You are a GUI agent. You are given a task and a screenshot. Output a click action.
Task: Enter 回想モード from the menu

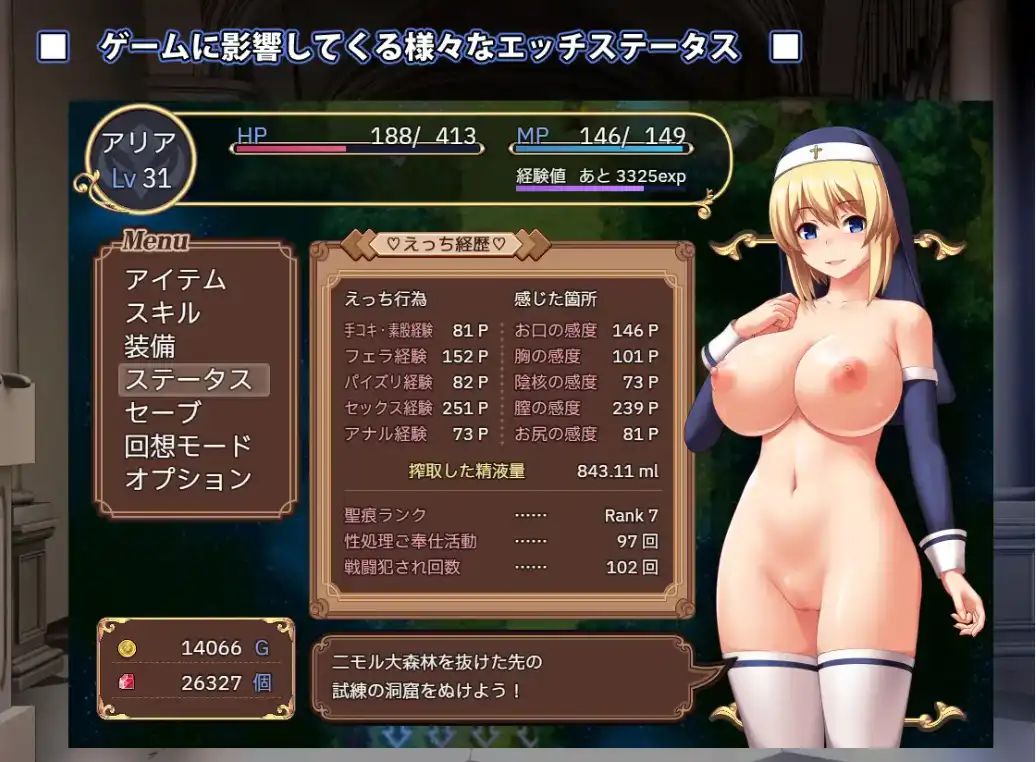(187, 446)
